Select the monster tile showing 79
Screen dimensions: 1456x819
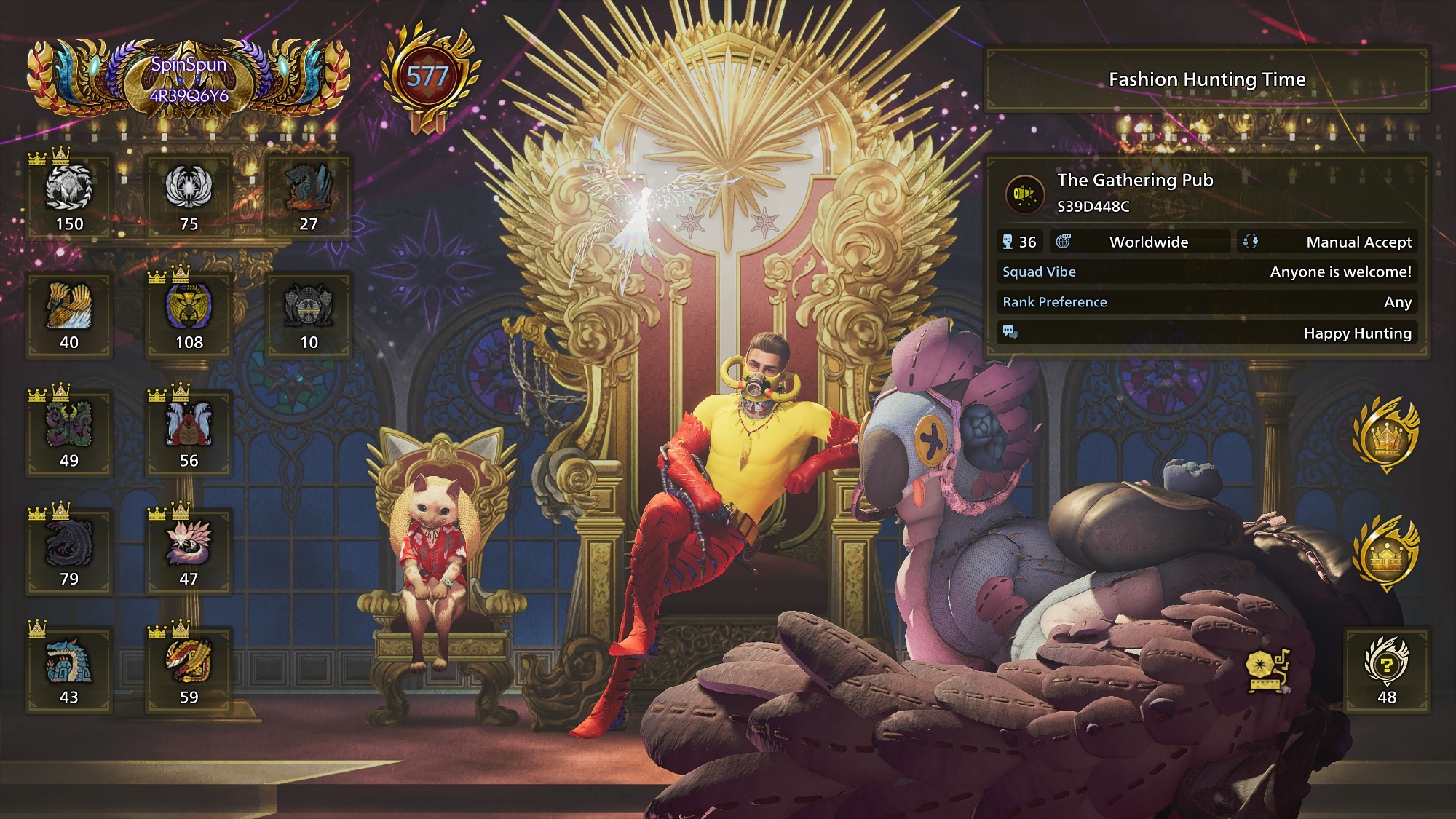click(x=69, y=551)
